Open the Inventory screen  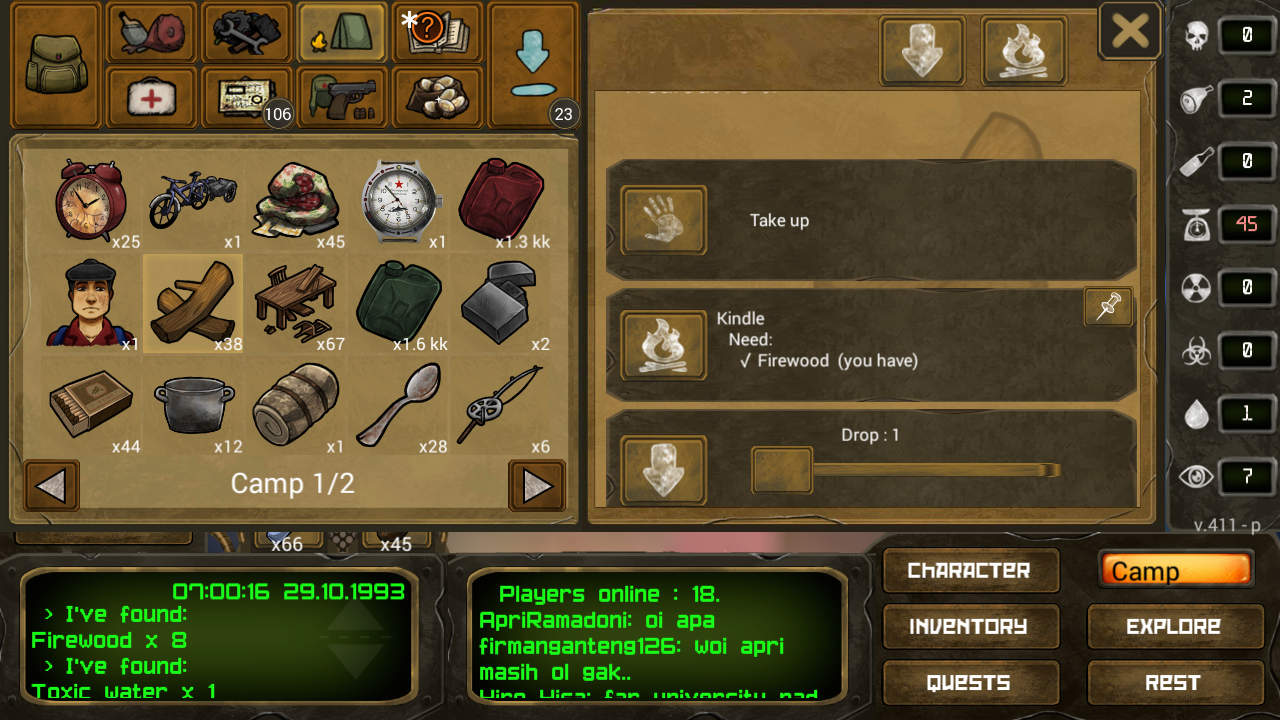969,627
